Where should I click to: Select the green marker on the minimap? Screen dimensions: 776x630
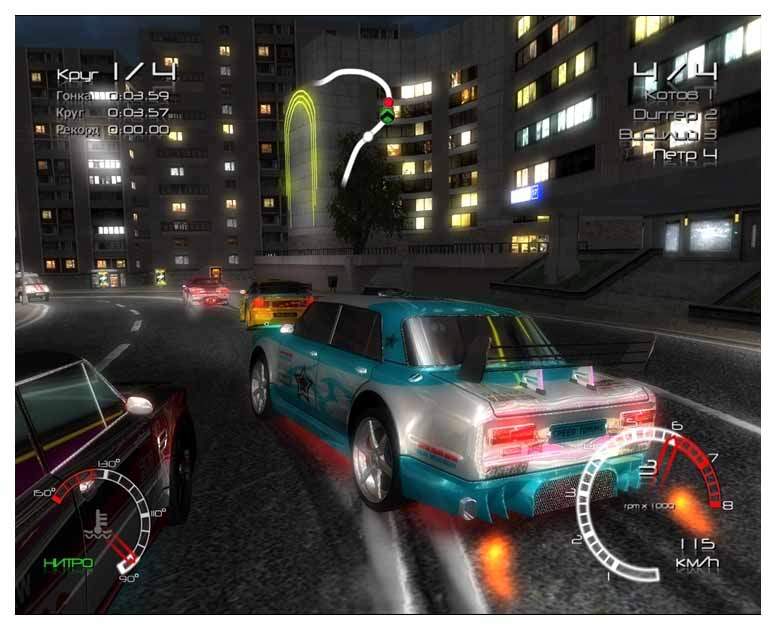tap(387, 117)
